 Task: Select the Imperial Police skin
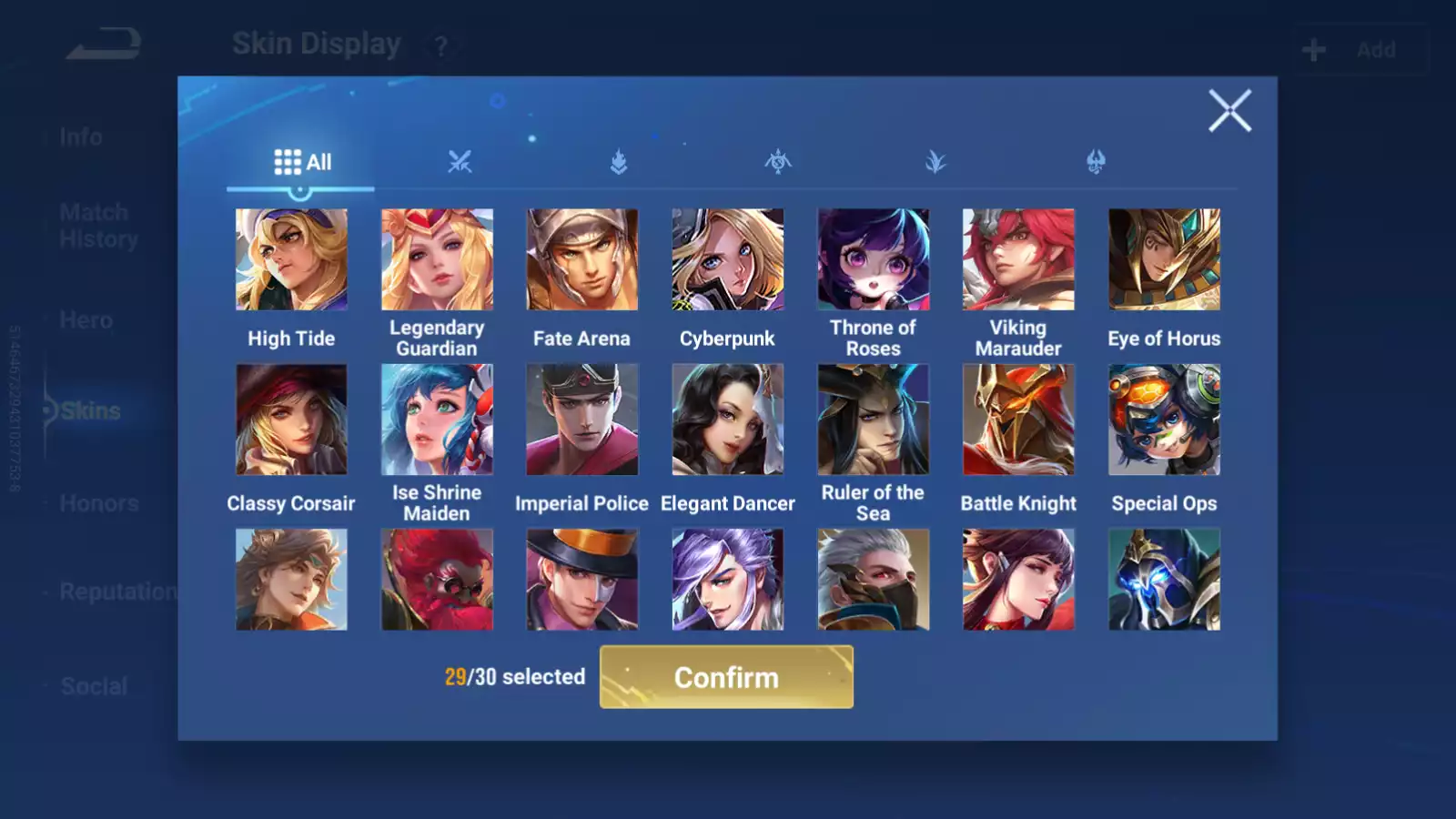coord(582,420)
